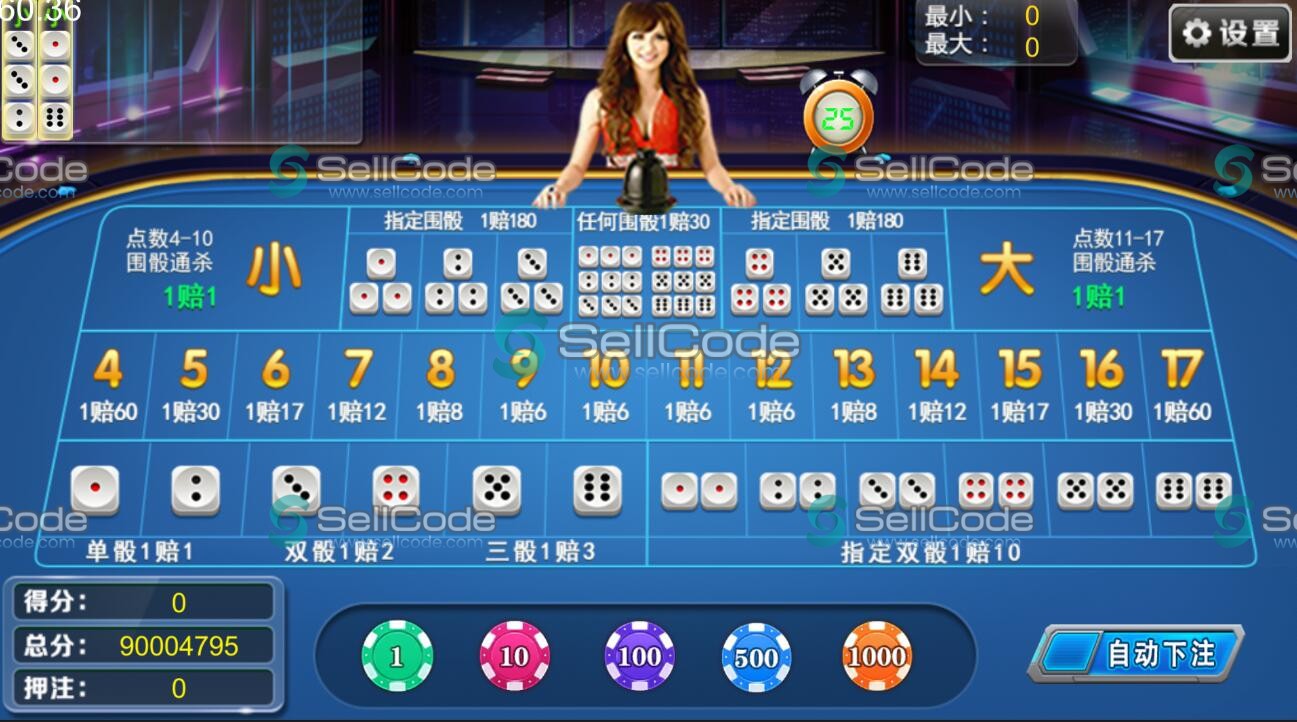
Task: Select the orange 1000 chip
Action: tap(877, 655)
